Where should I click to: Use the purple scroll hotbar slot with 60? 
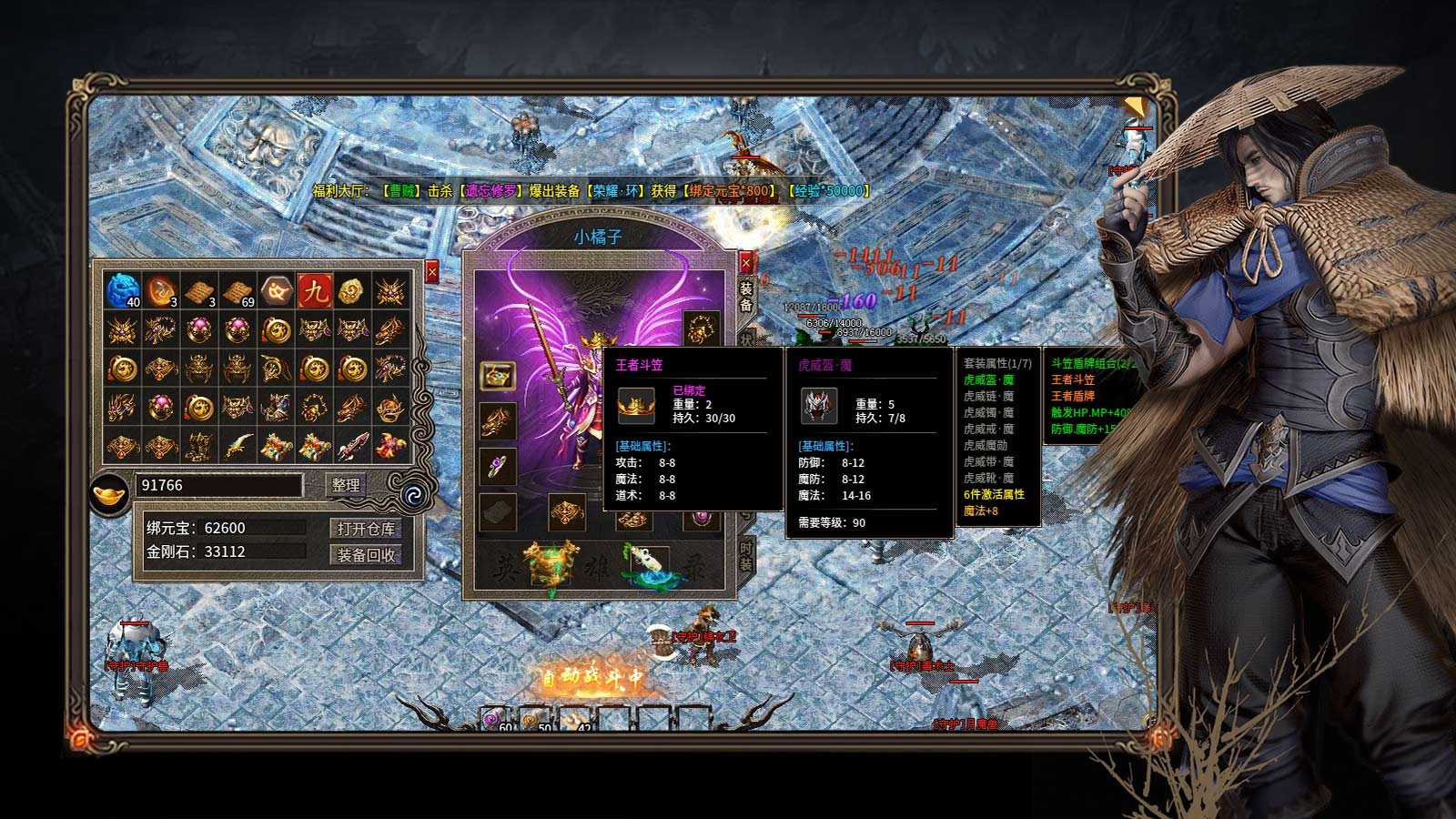click(x=494, y=720)
